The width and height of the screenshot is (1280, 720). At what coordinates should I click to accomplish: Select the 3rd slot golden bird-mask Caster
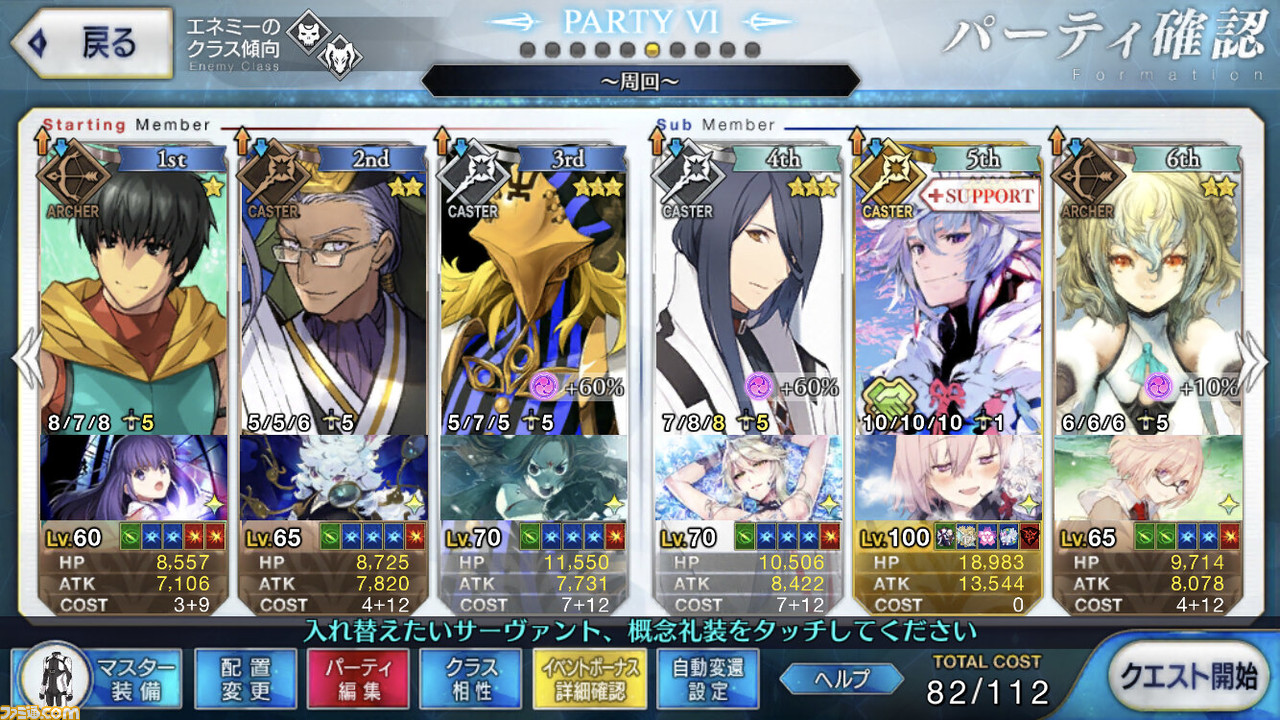coord(534,290)
